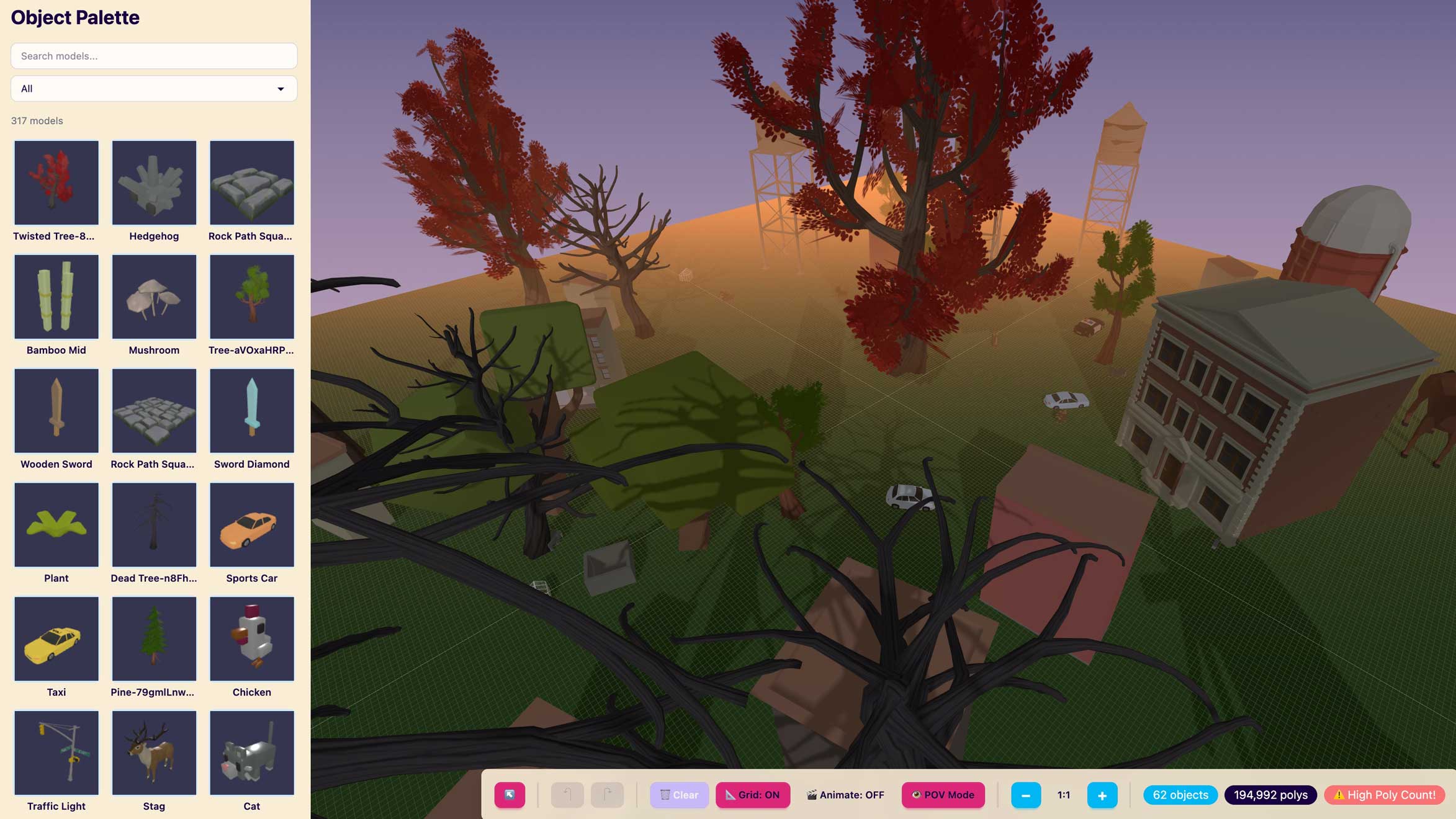Viewport: 1456px width, 819px height.
Task: Select the Sports Car model thumbnail
Action: pyautogui.click(x=251, y=524)
